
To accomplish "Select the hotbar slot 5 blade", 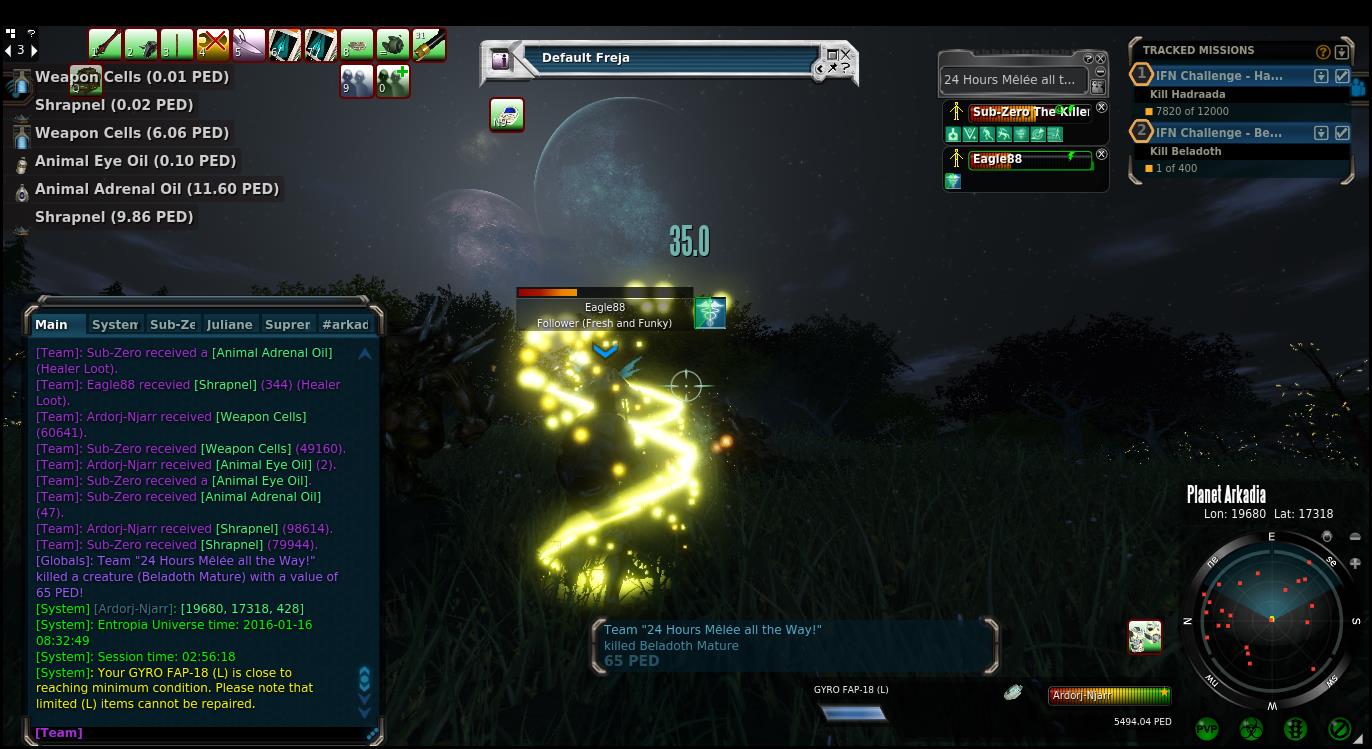I will (248, 45).
